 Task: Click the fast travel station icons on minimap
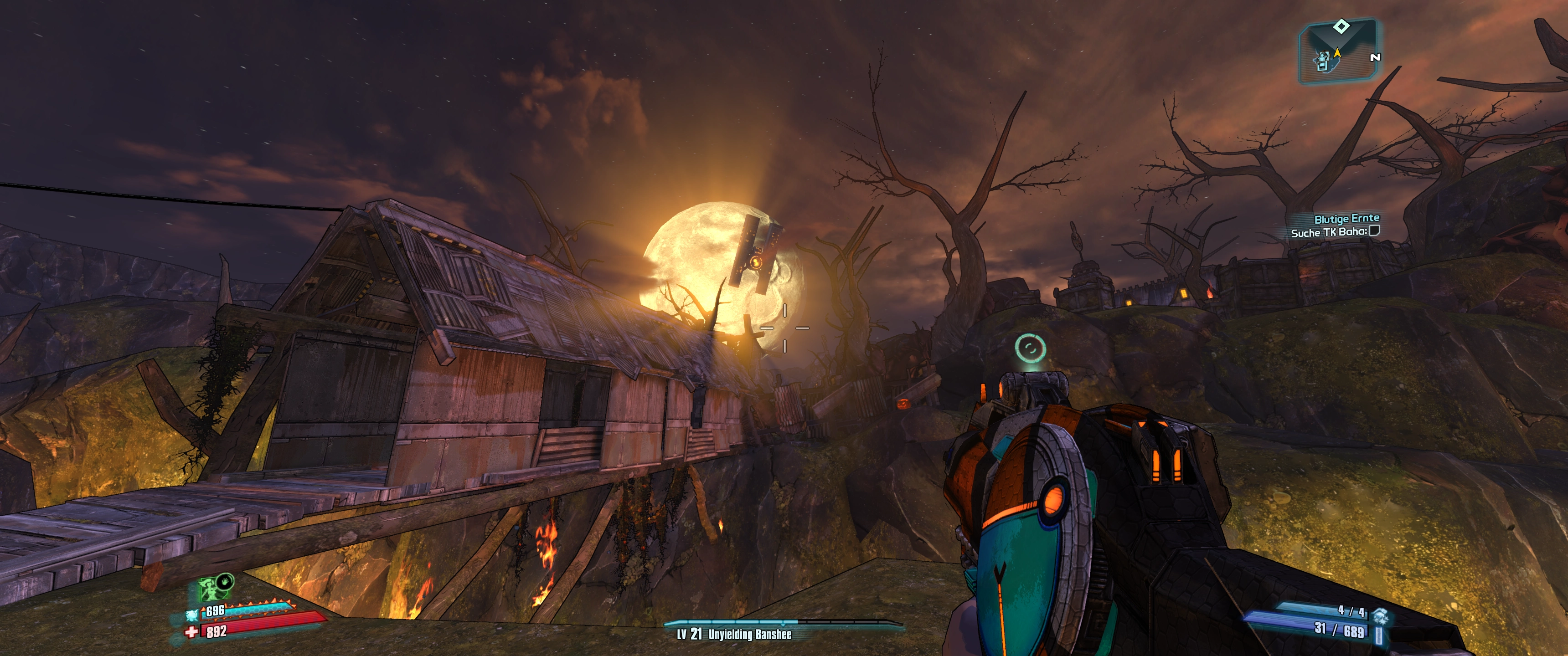[x=1322, y=61]
